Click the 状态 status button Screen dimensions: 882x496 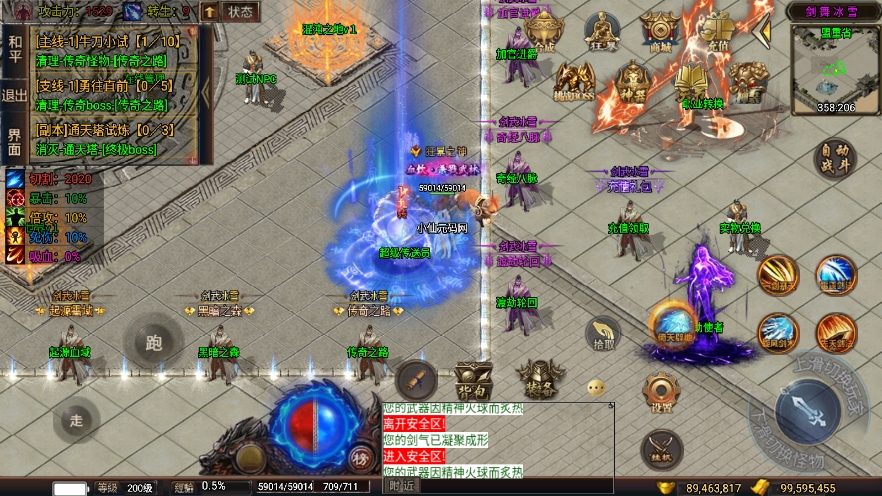(240, 12)
